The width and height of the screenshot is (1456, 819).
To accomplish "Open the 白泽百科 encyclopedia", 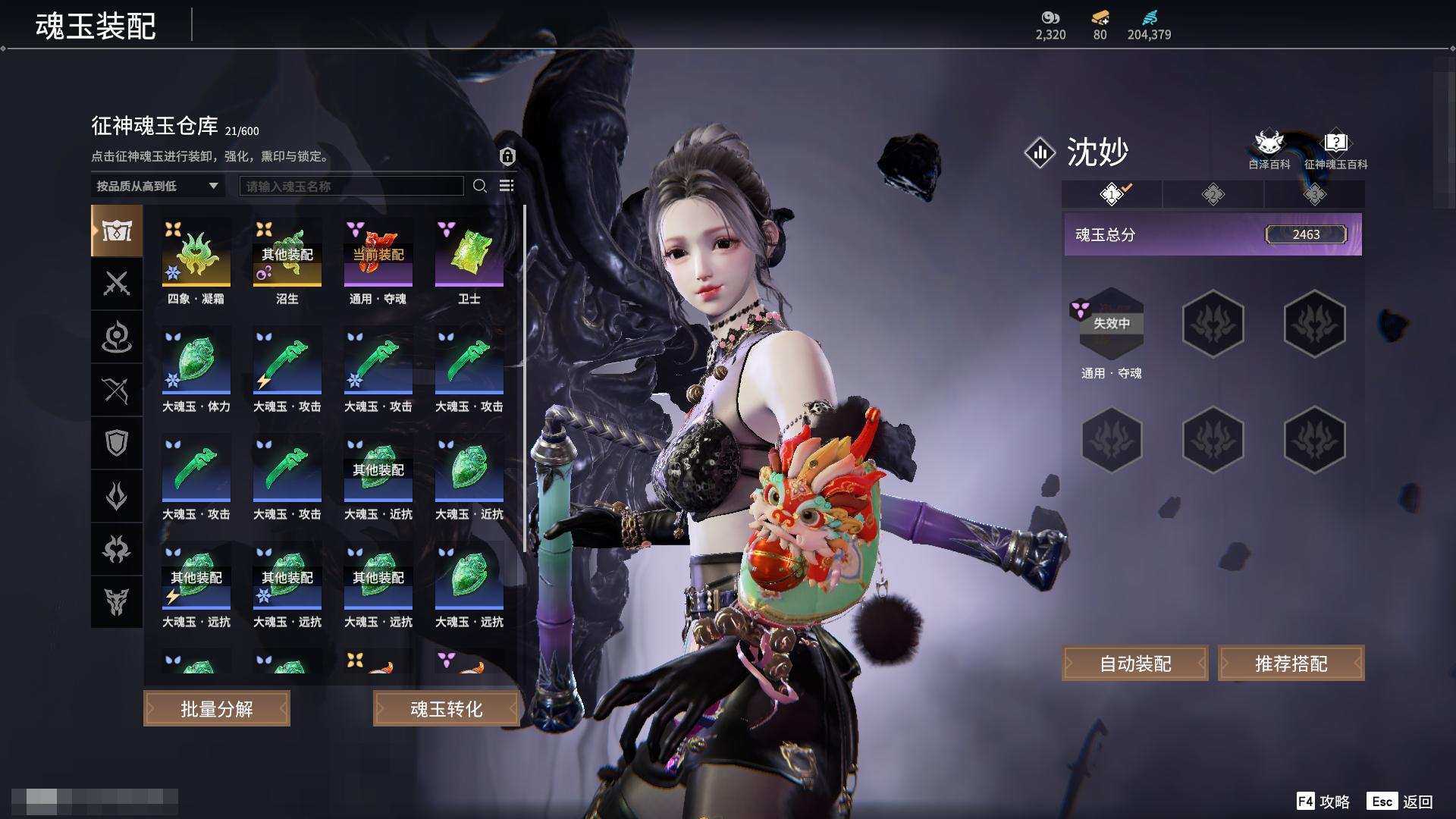I will click(1268, 149).
